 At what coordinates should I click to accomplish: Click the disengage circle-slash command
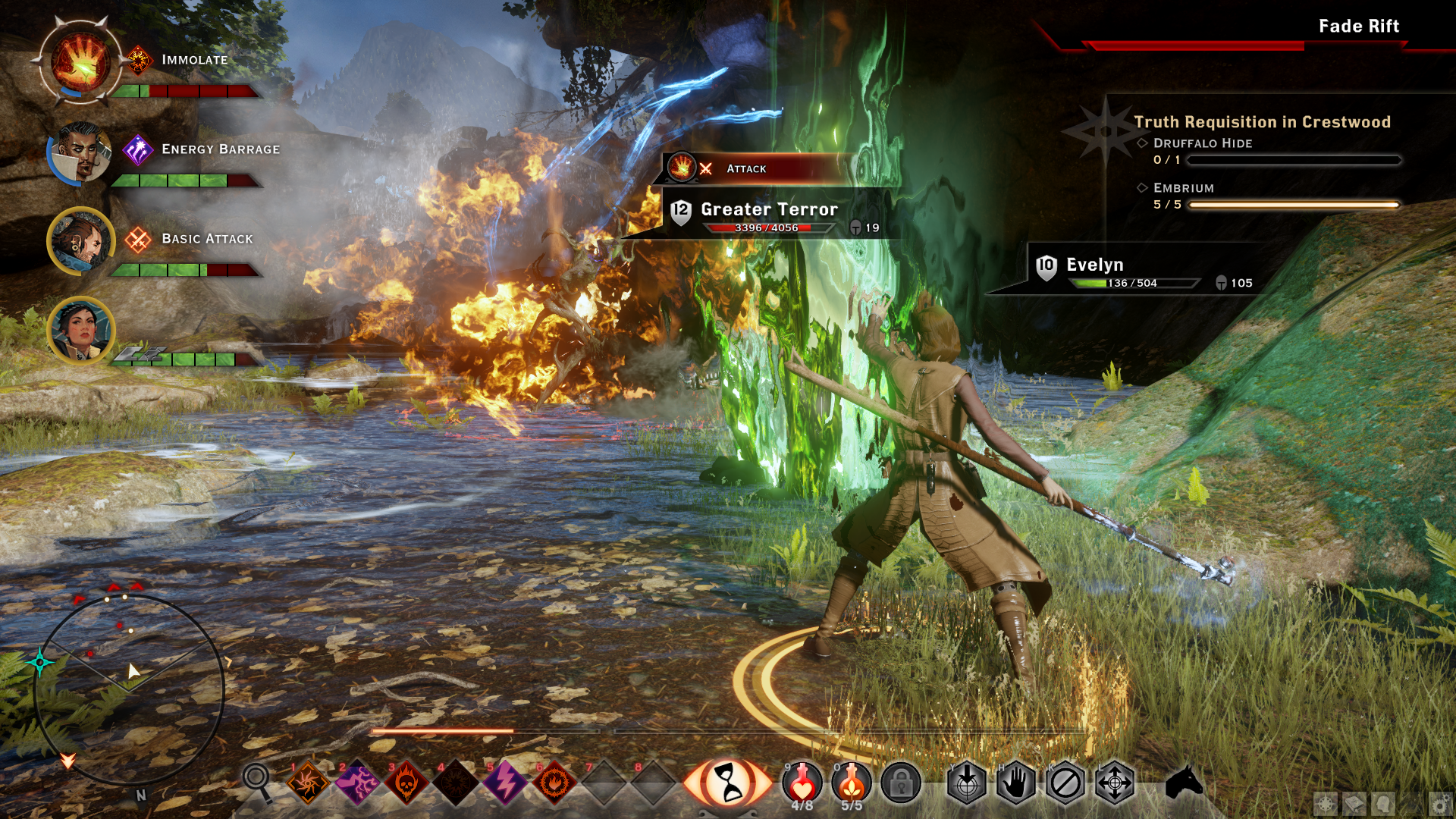(x=1065, y=783)
